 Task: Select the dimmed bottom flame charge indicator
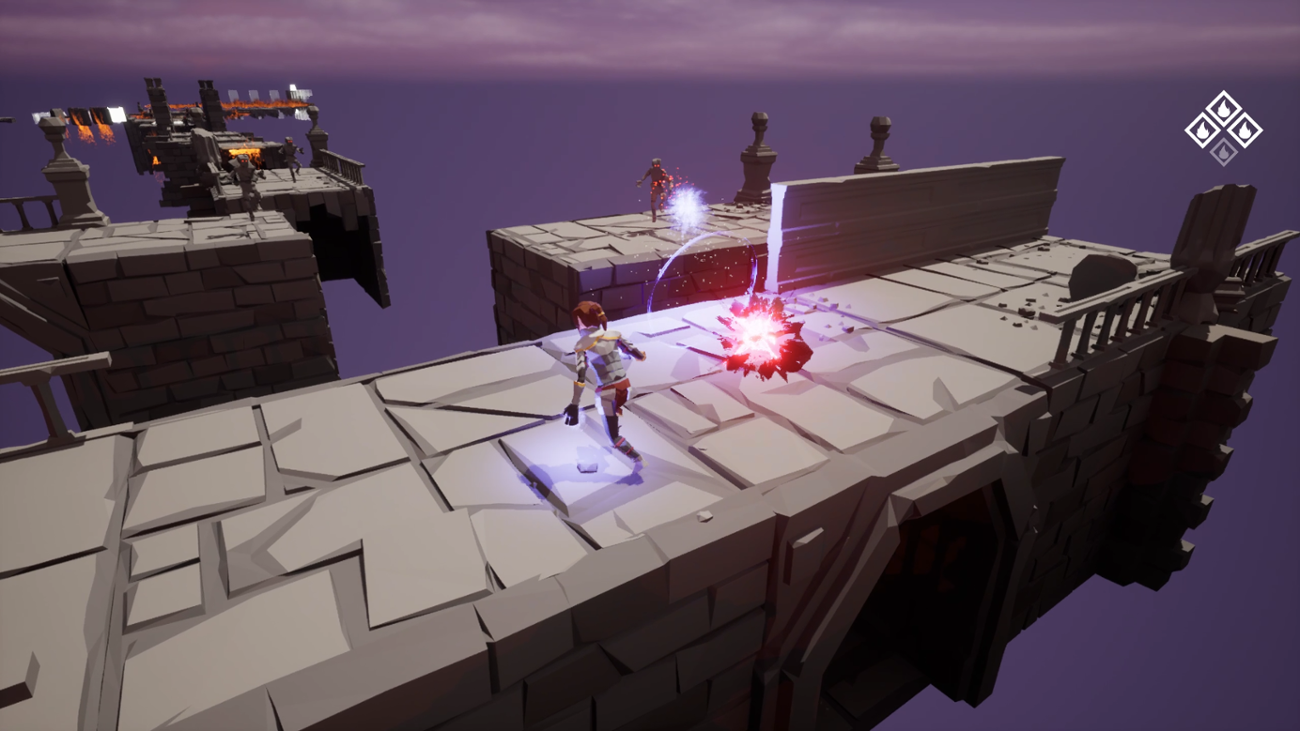pos(1223,152)
